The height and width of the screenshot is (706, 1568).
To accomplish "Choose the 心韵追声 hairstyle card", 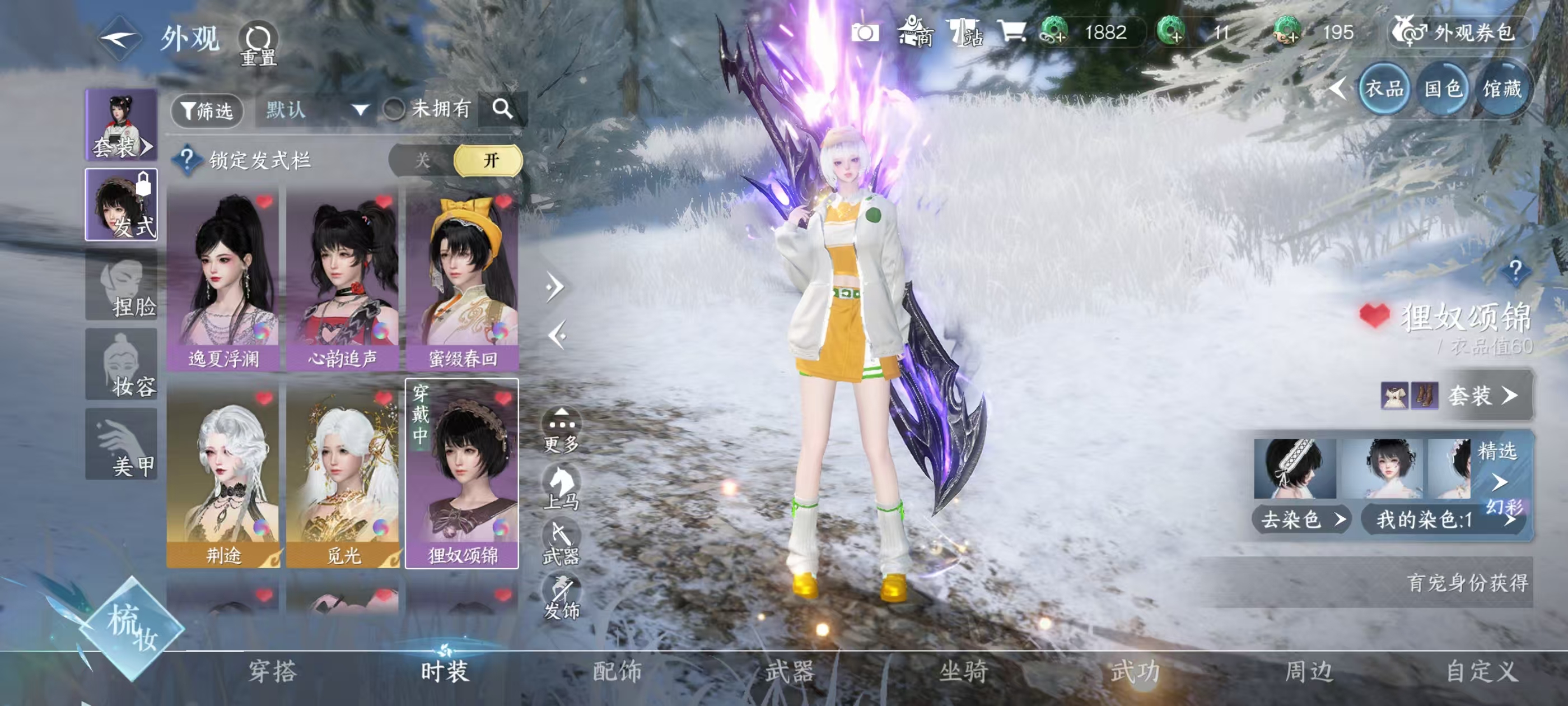I will click(342, 280).
